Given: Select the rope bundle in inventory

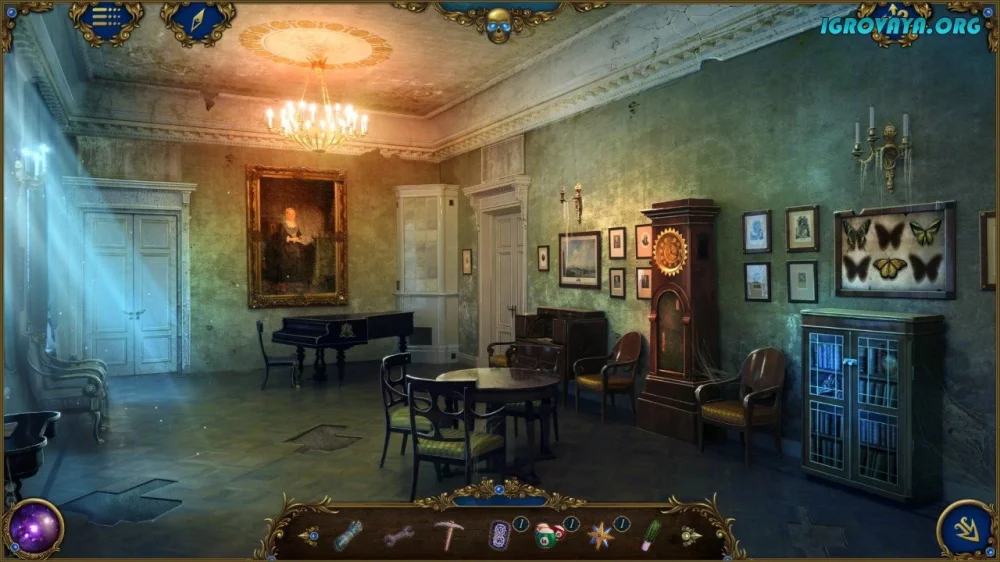Looking at the screenshot, I should (x=348, y=535).
